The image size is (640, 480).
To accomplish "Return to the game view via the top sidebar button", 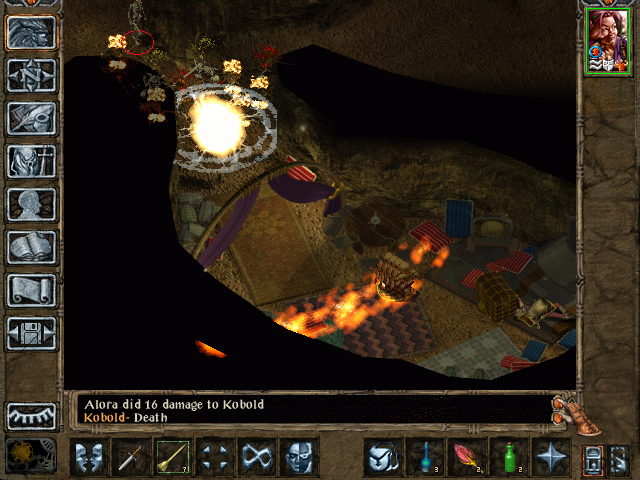I will [32, 32].
